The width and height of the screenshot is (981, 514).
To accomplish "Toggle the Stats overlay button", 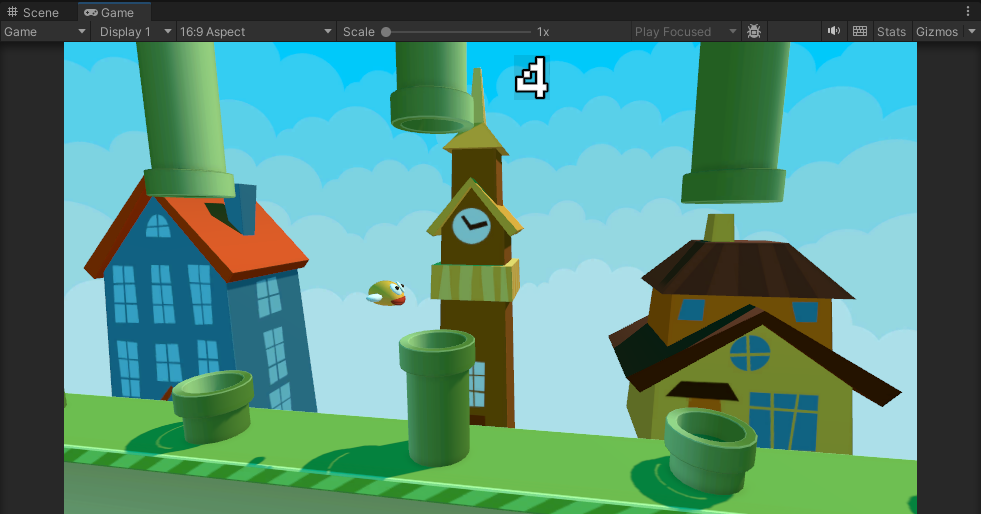I will 891,32.
